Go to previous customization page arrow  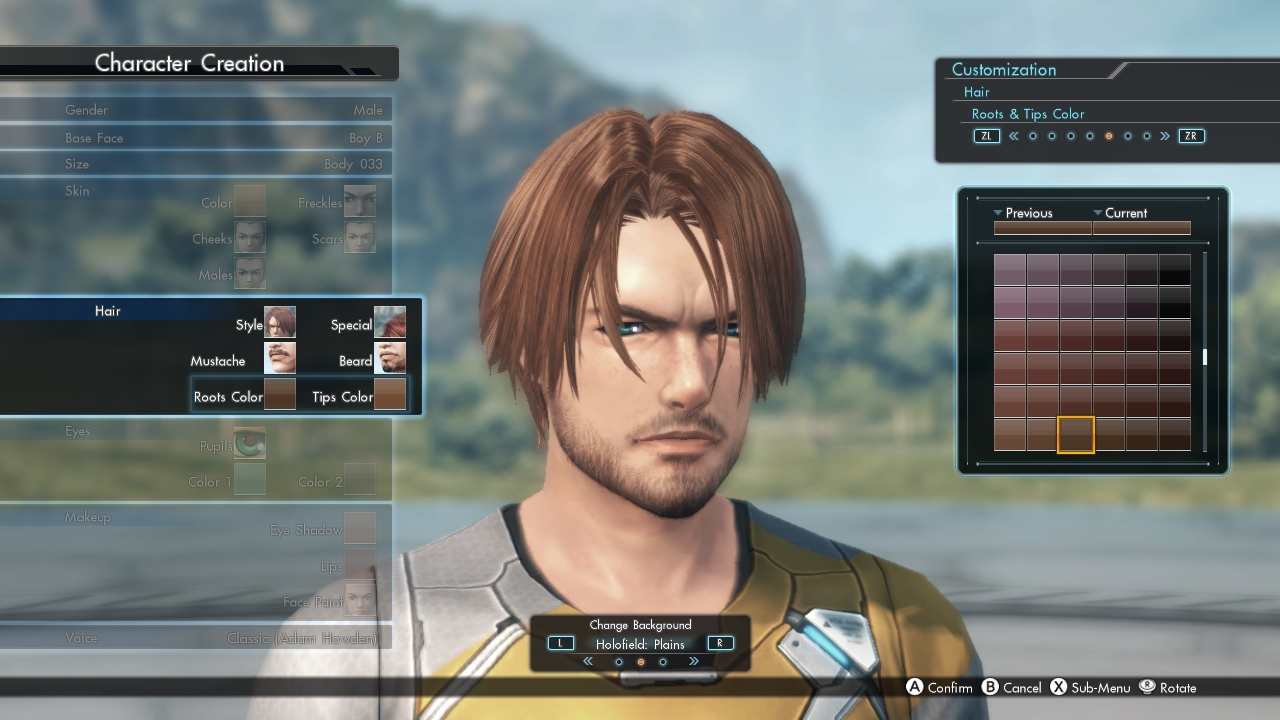coord(1013,136)
